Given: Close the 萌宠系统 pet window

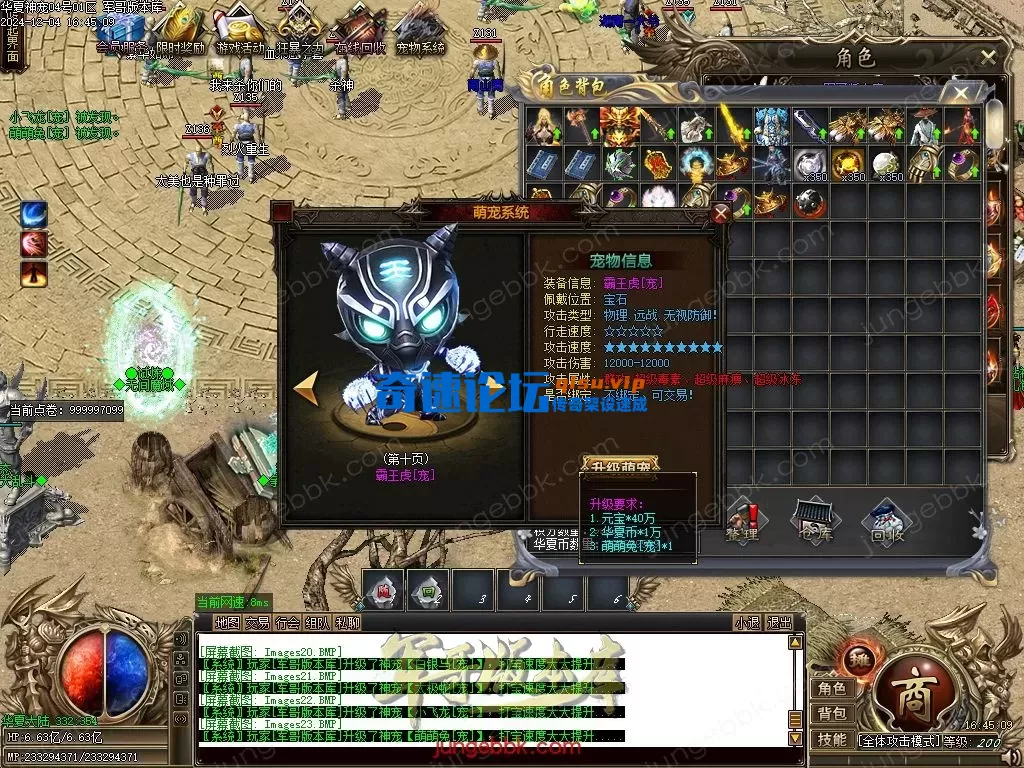Looking at the screenshot, I should pos(721,212).
